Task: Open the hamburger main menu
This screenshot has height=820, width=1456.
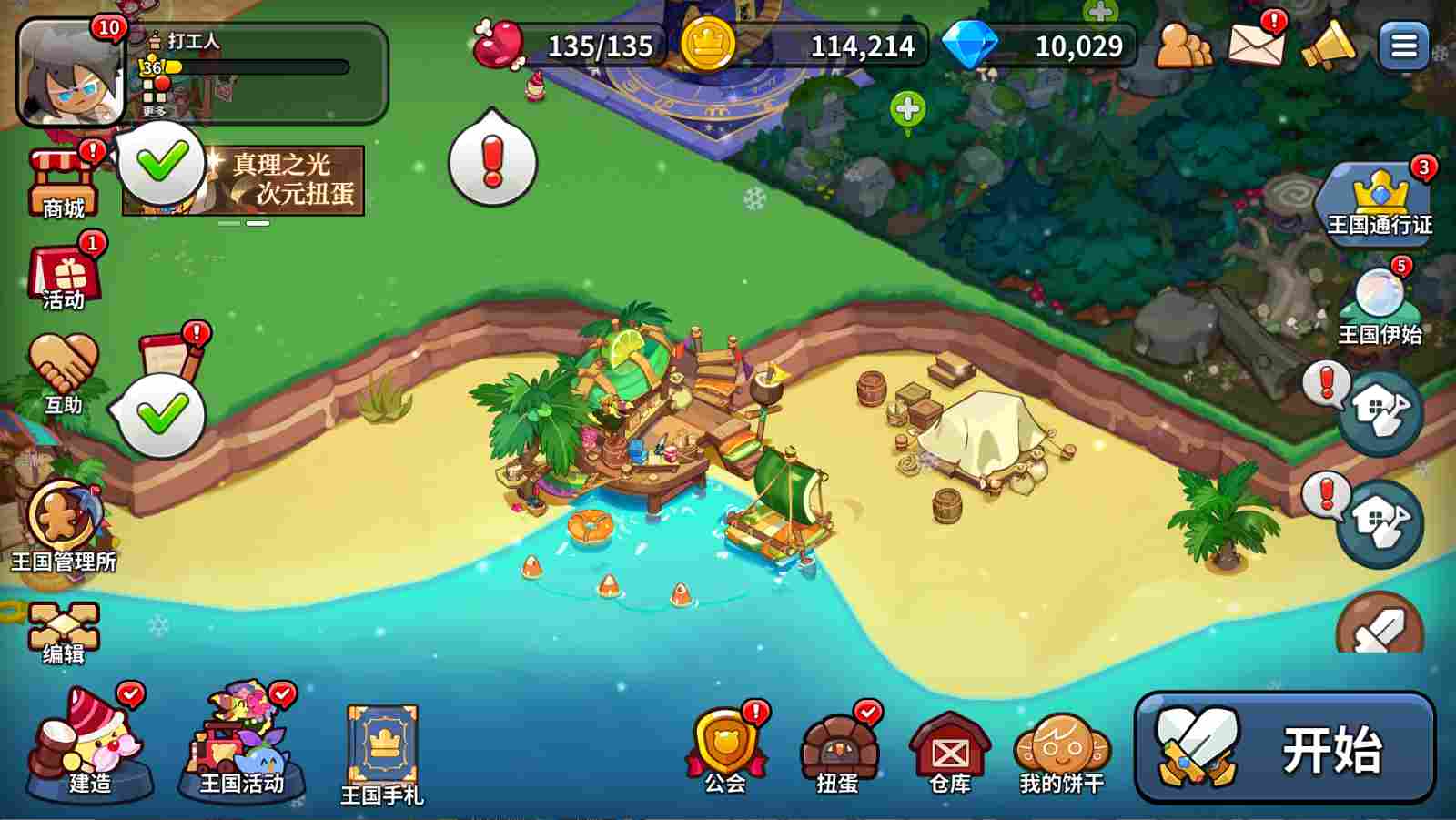Action: [1403, 46]
